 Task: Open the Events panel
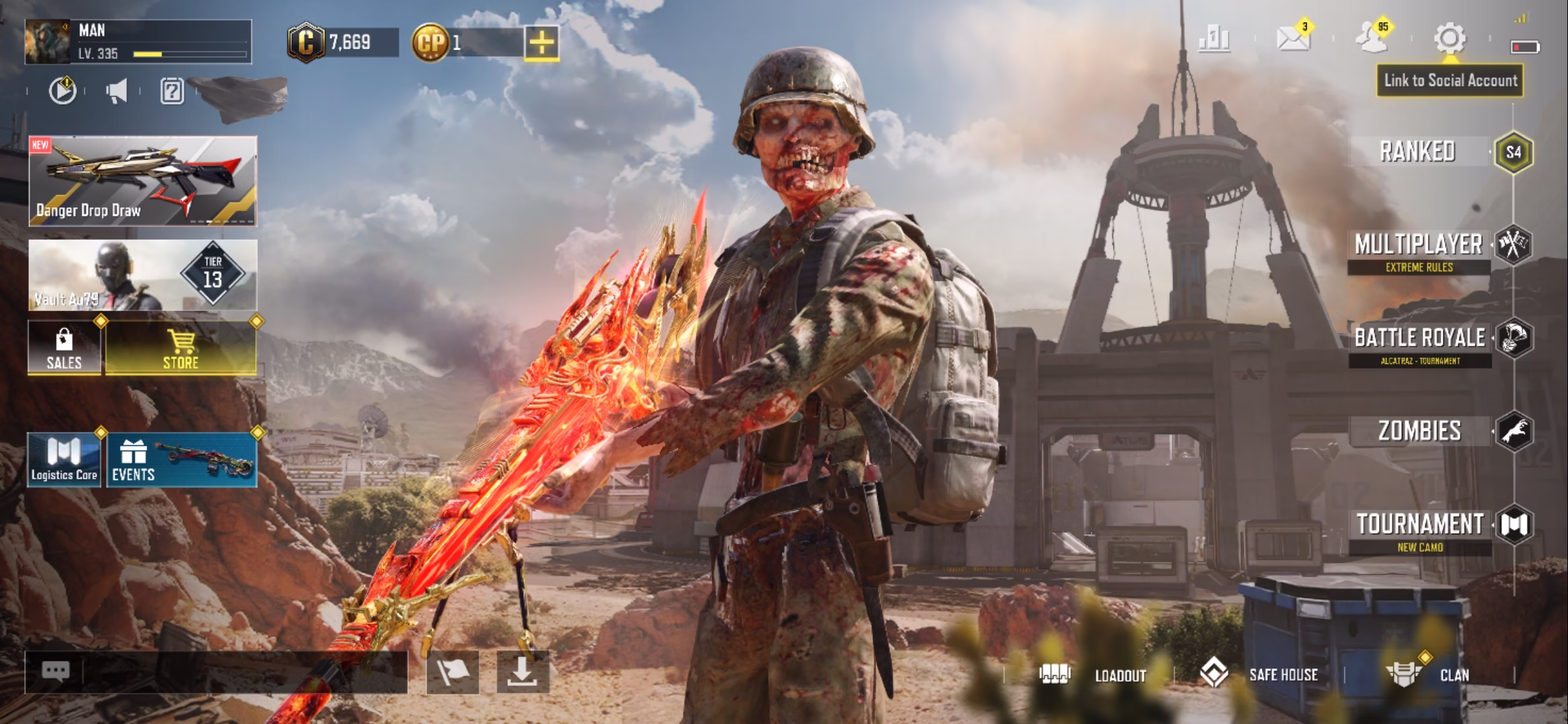[x=182, y=460]
